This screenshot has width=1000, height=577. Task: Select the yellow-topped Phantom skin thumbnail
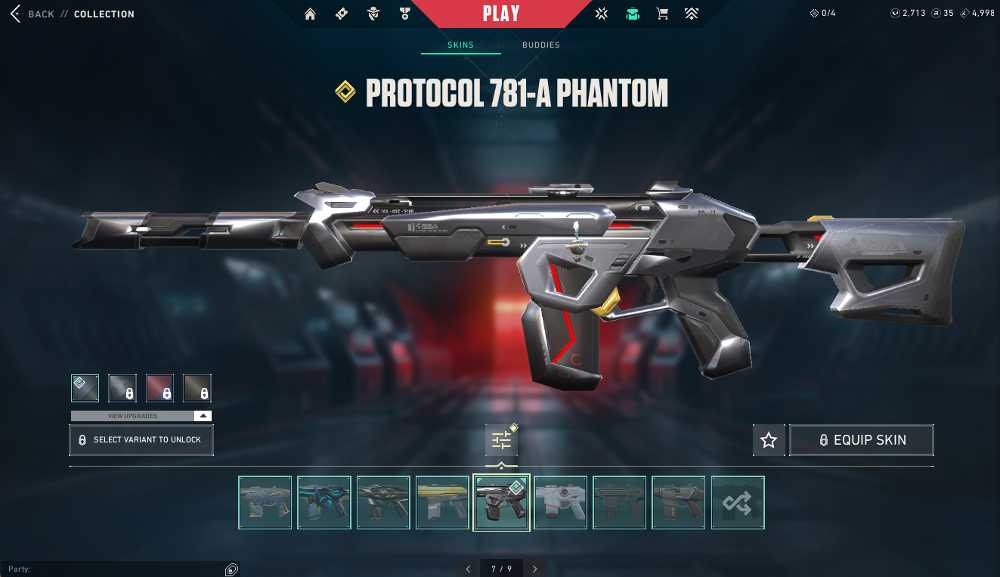[442, 502]
